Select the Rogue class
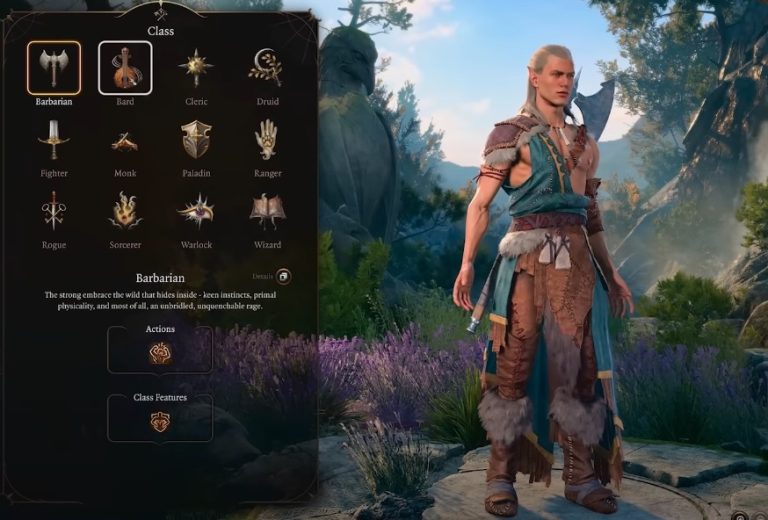The height and width of the screenshot is (520, 768). tap(53, 211)
